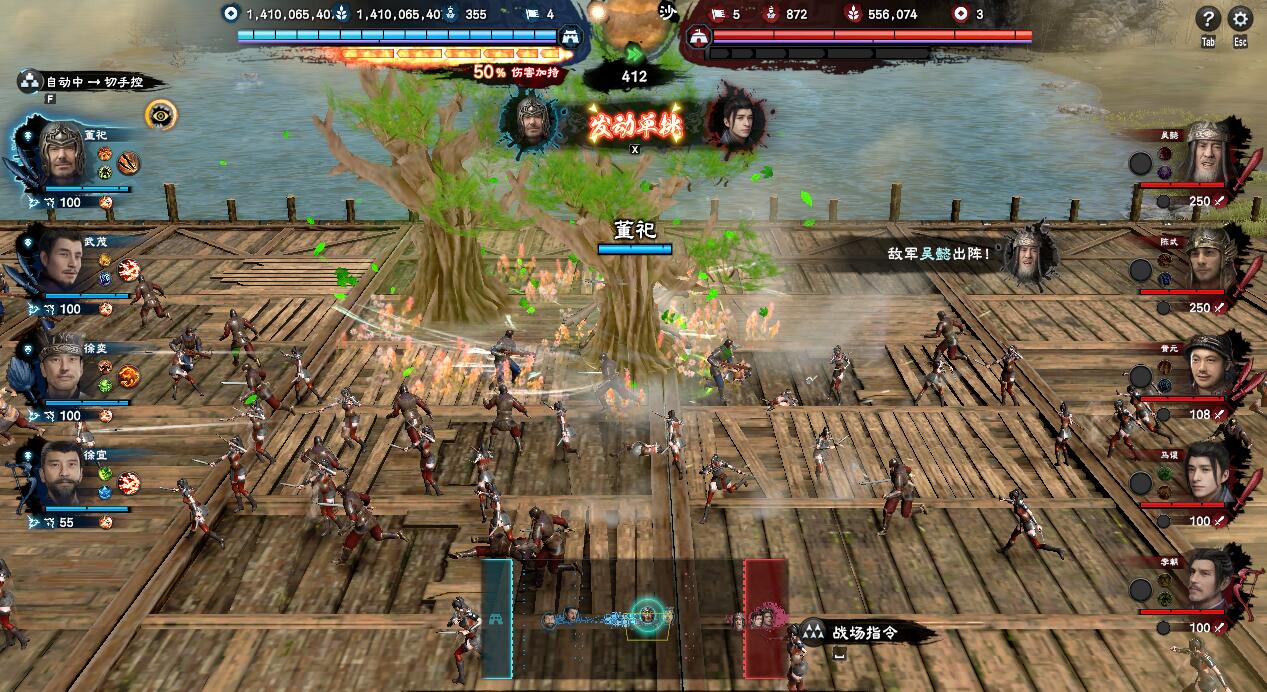Click the blue allied base marker on minimap
This screenshot has height=692, width=1267.
tap(496, 620)
